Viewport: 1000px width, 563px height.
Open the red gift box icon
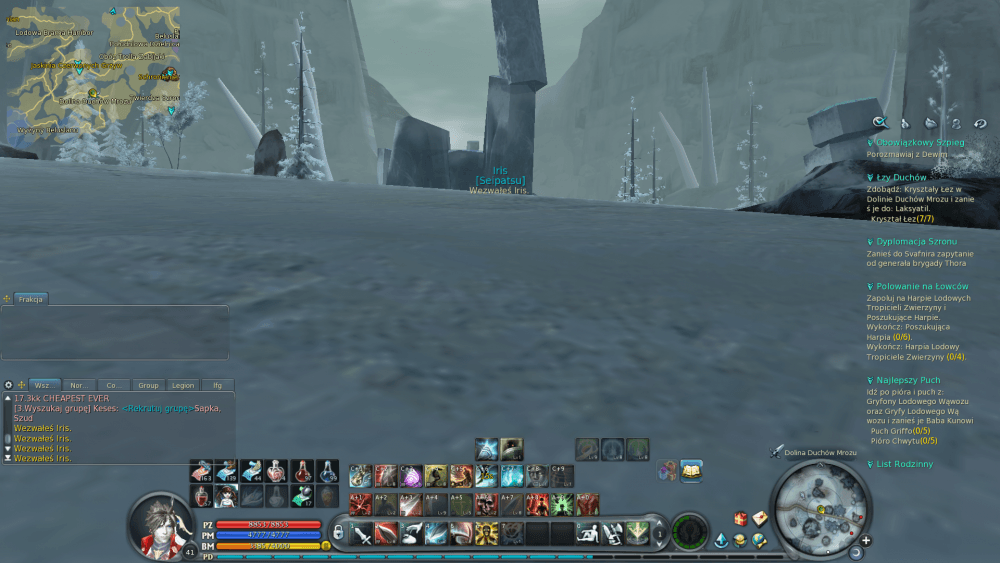pyautogui.click(x=741, y=518)
